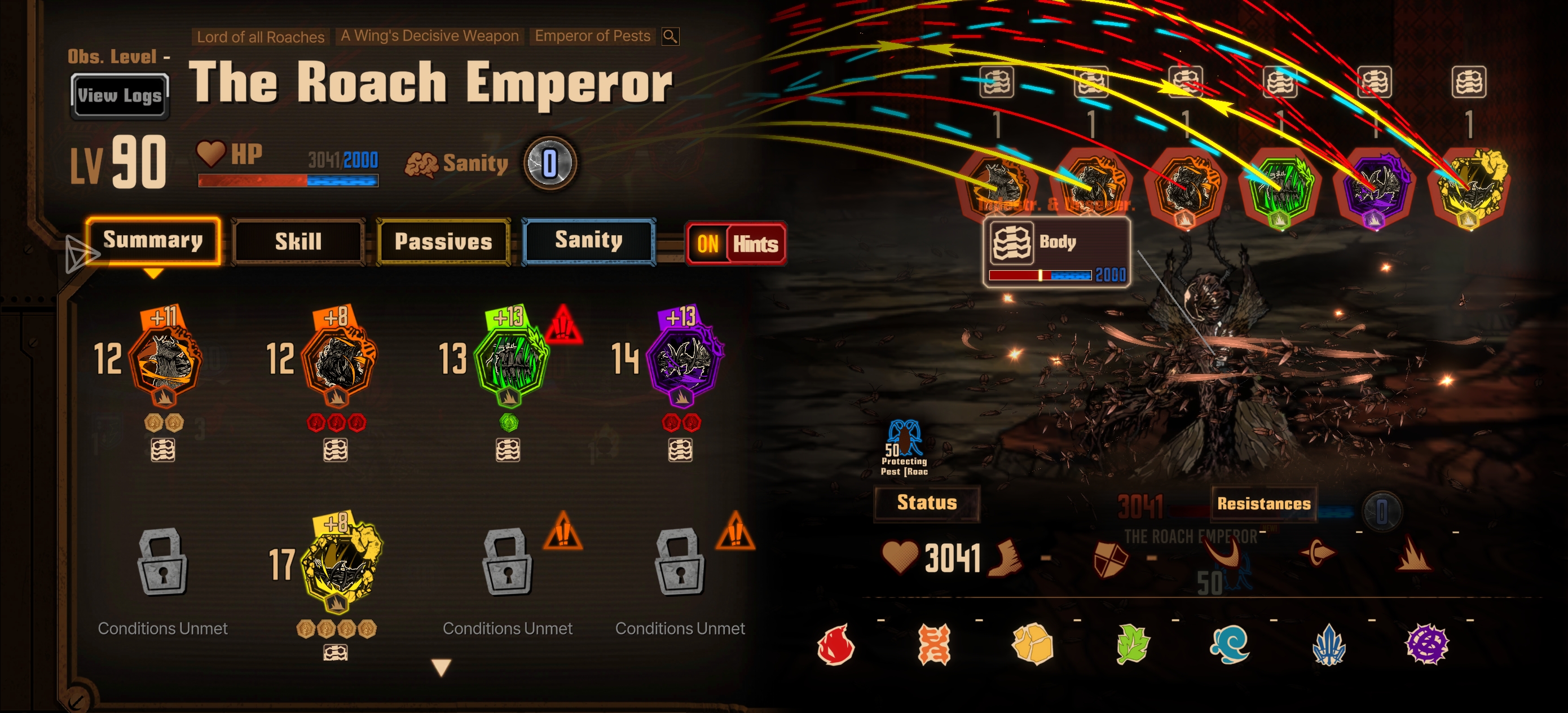Select the A Wing's Decisive Weapon keyword

(430, 36)
